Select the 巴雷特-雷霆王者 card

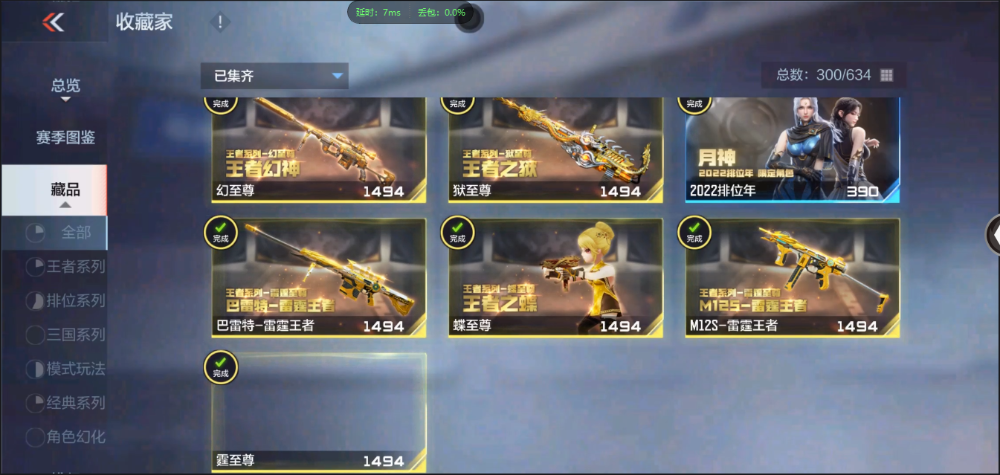pyautogui.click(x=319, y=277)
